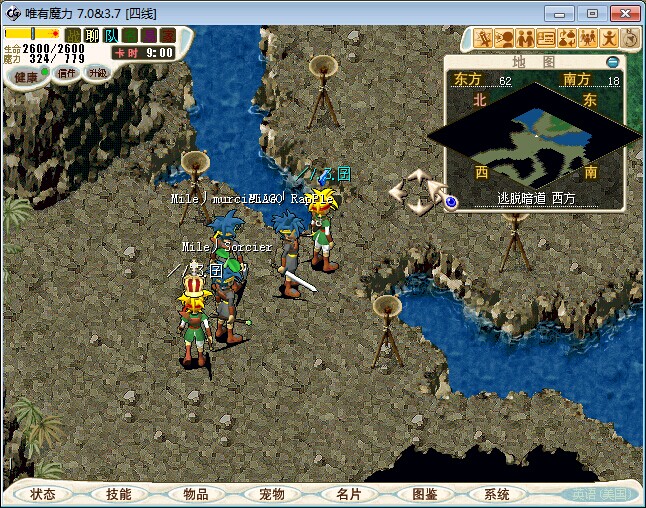Open the 名片 (Name Card) menu

tap(347, 494)
